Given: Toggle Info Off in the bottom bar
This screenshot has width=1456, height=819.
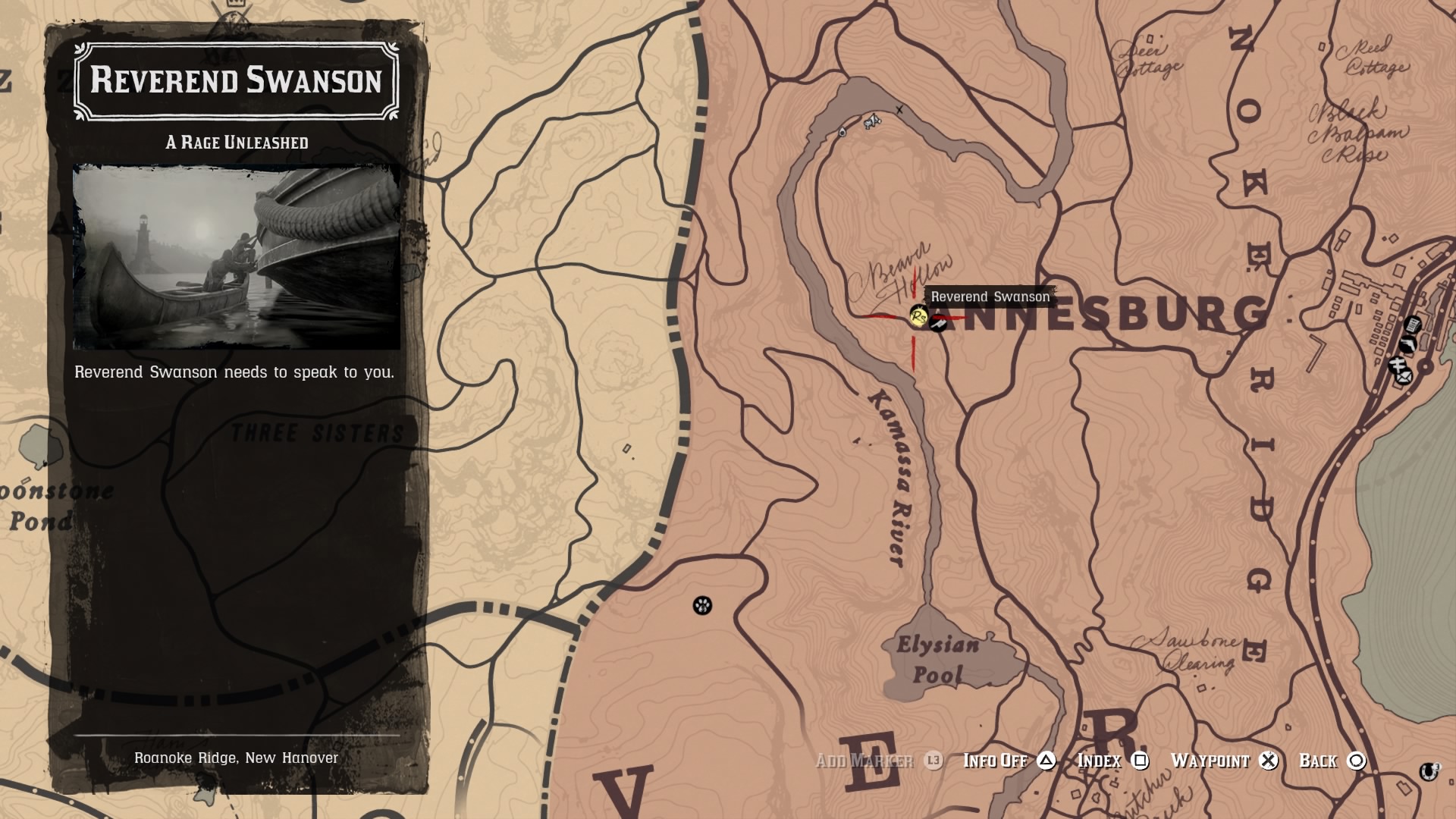Looking at the screenshot, I should tap(994, 759).
